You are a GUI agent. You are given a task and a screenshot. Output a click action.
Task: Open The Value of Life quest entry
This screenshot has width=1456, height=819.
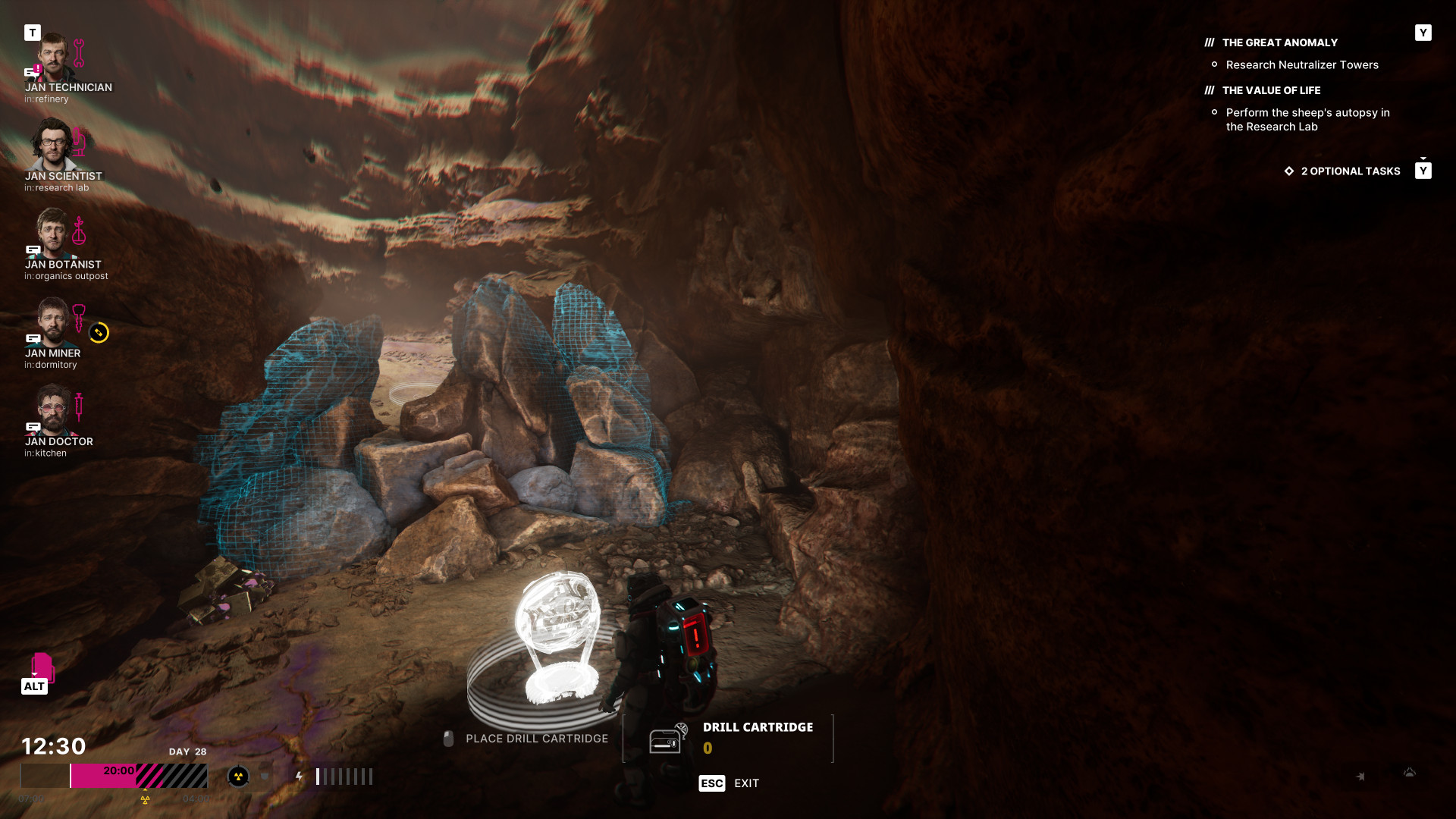point(1271,91)
